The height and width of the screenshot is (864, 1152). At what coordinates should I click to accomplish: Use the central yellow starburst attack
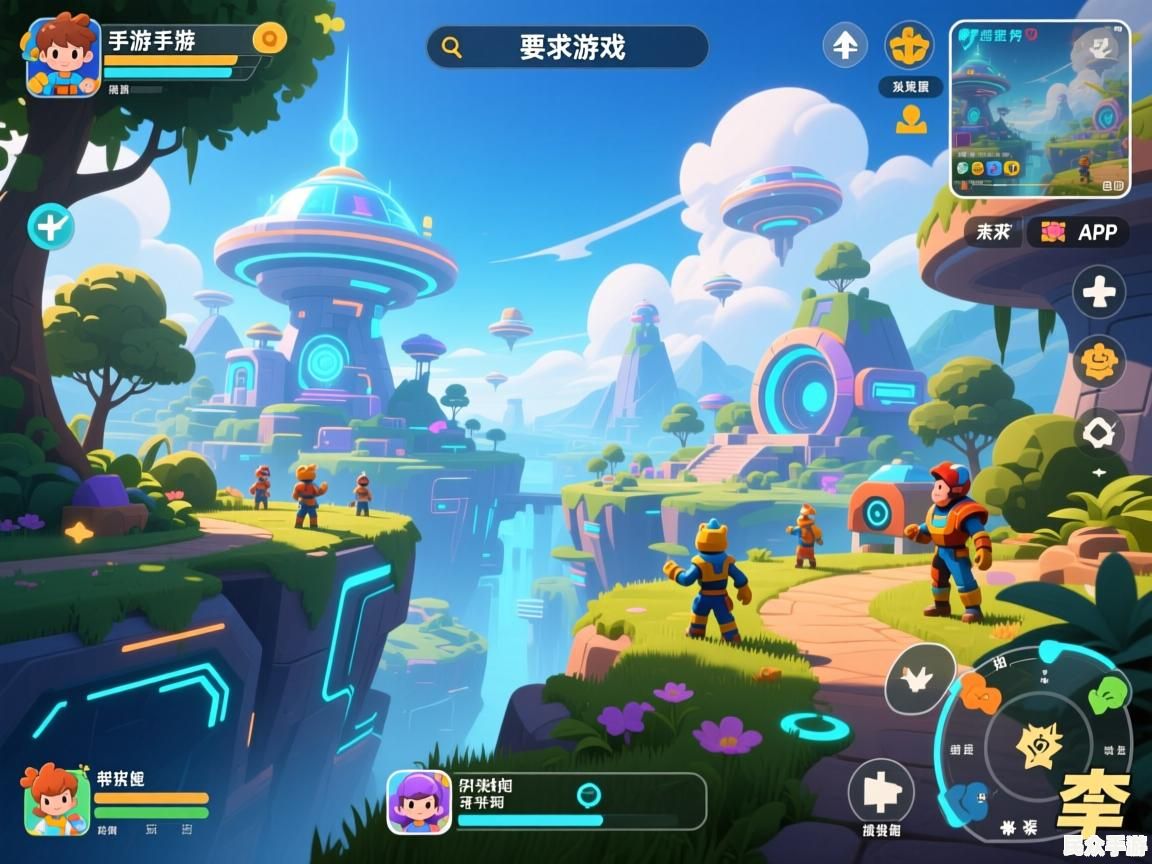click(1039, 745)
